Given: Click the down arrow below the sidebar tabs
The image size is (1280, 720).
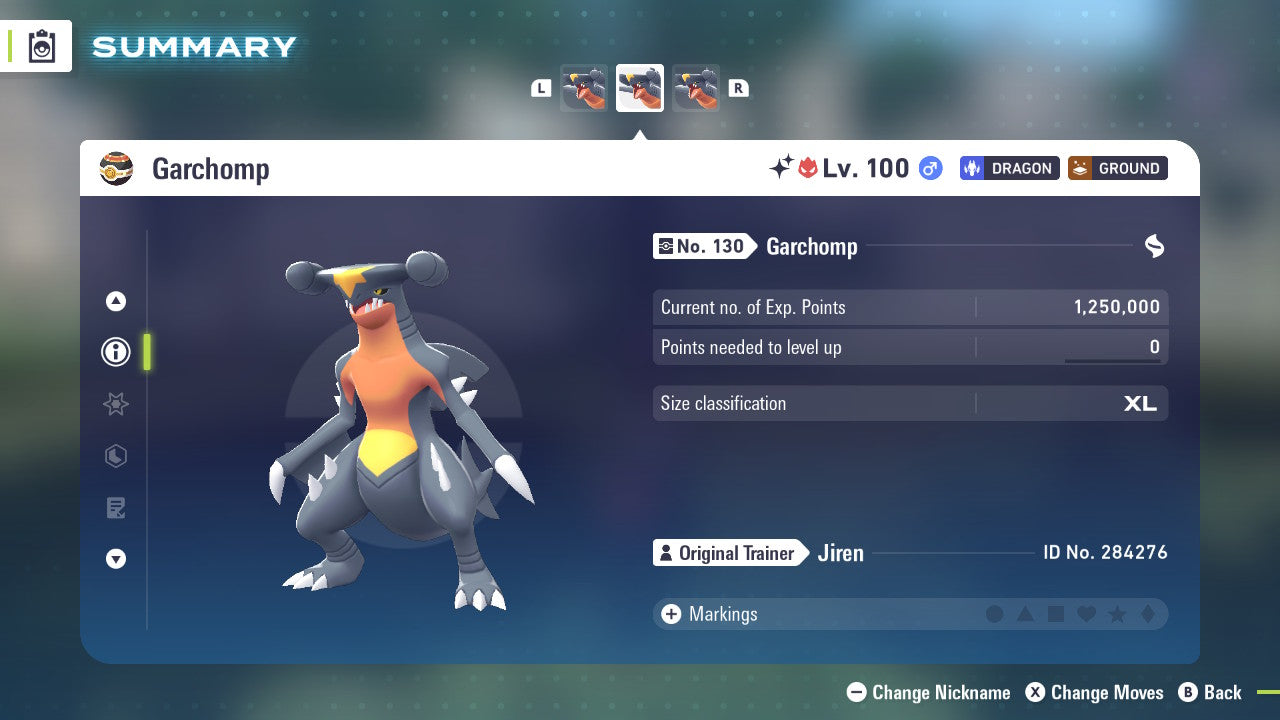Looking at the screenshot, I should pyautogui.click(x=115, y=560).
